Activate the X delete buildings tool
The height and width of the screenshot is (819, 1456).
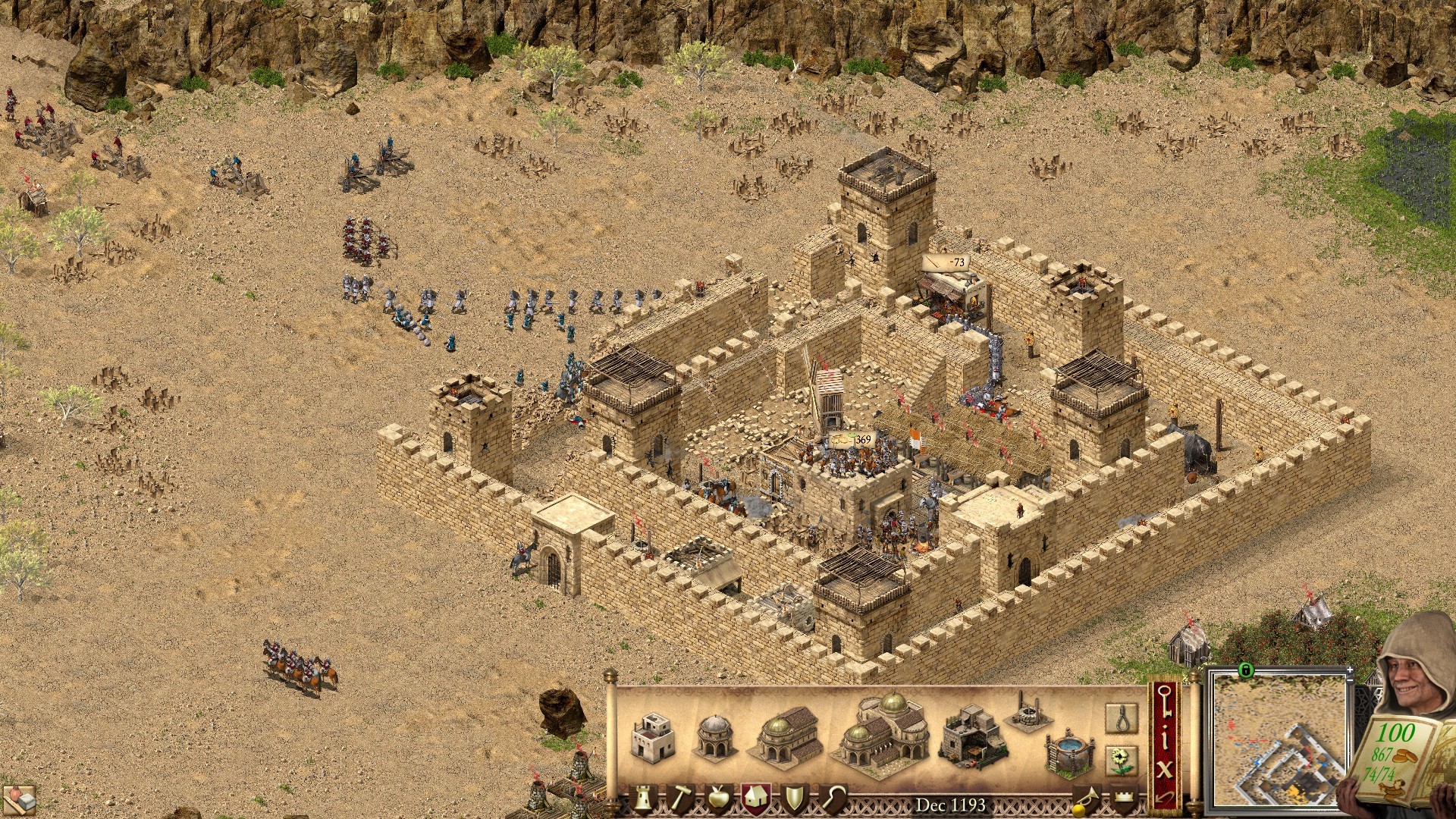coord(1165,769)
